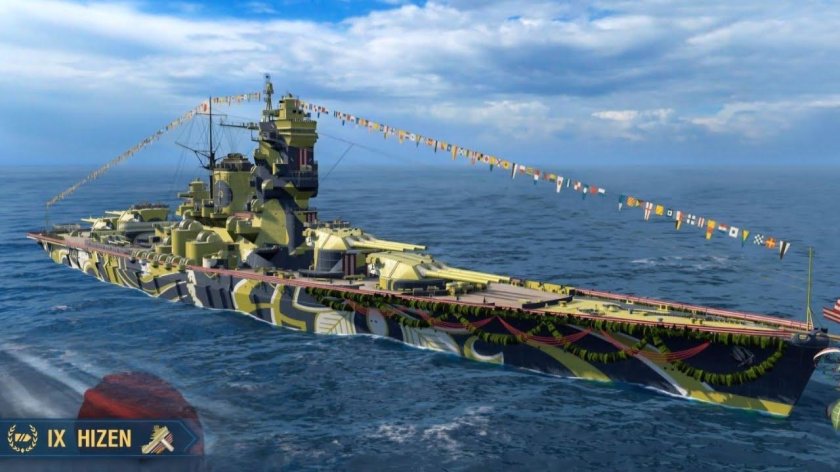Select the IX Hizen ship name banner

click(x=90, y=439)
